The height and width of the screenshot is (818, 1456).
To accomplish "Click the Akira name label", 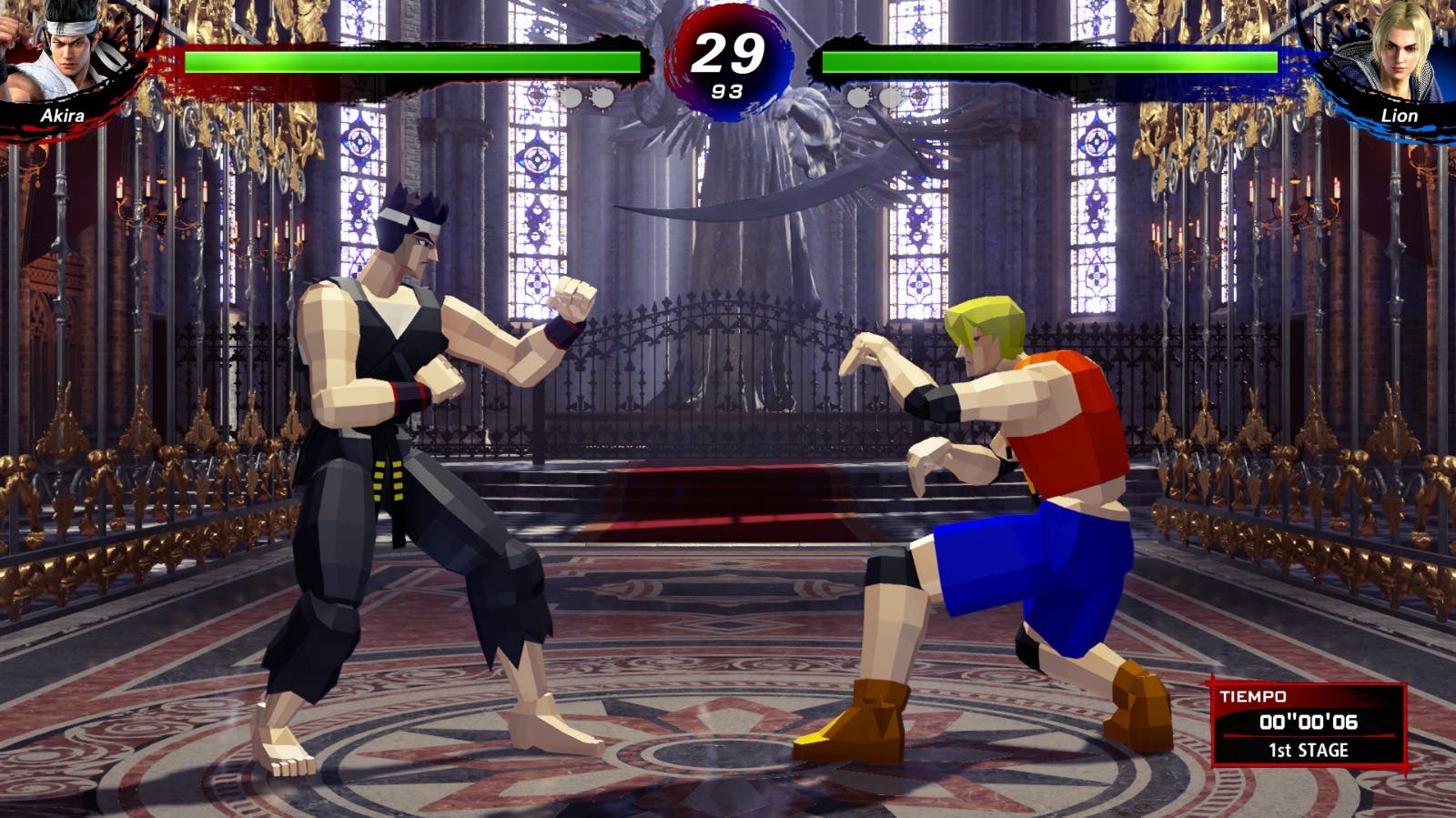I will coord(64,116).
